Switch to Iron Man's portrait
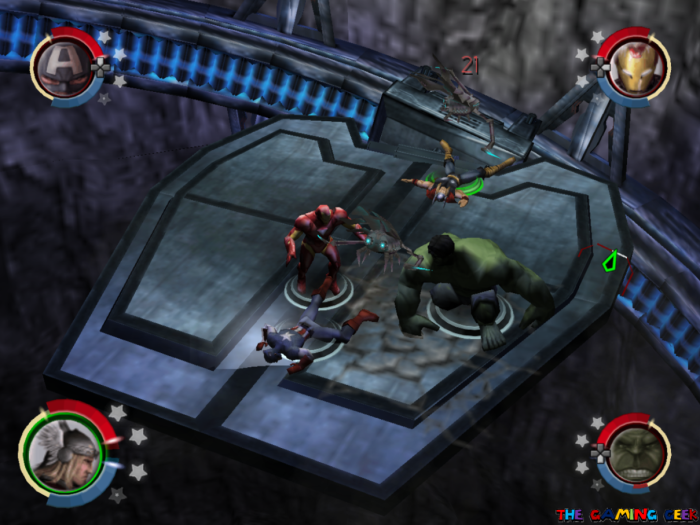 (636, 65)
